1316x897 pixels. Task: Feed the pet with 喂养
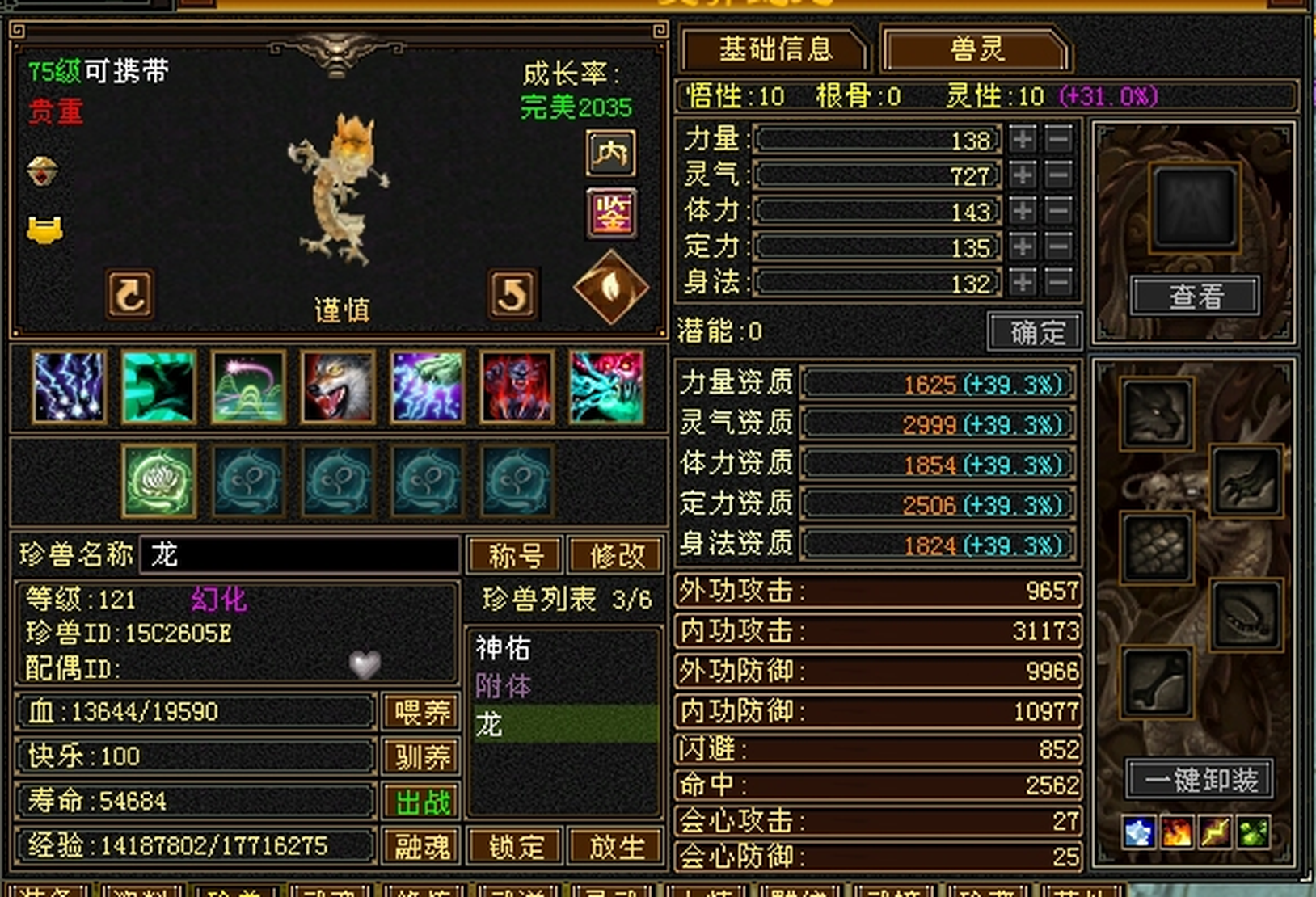pyautogui.click(x=420, y=712)
